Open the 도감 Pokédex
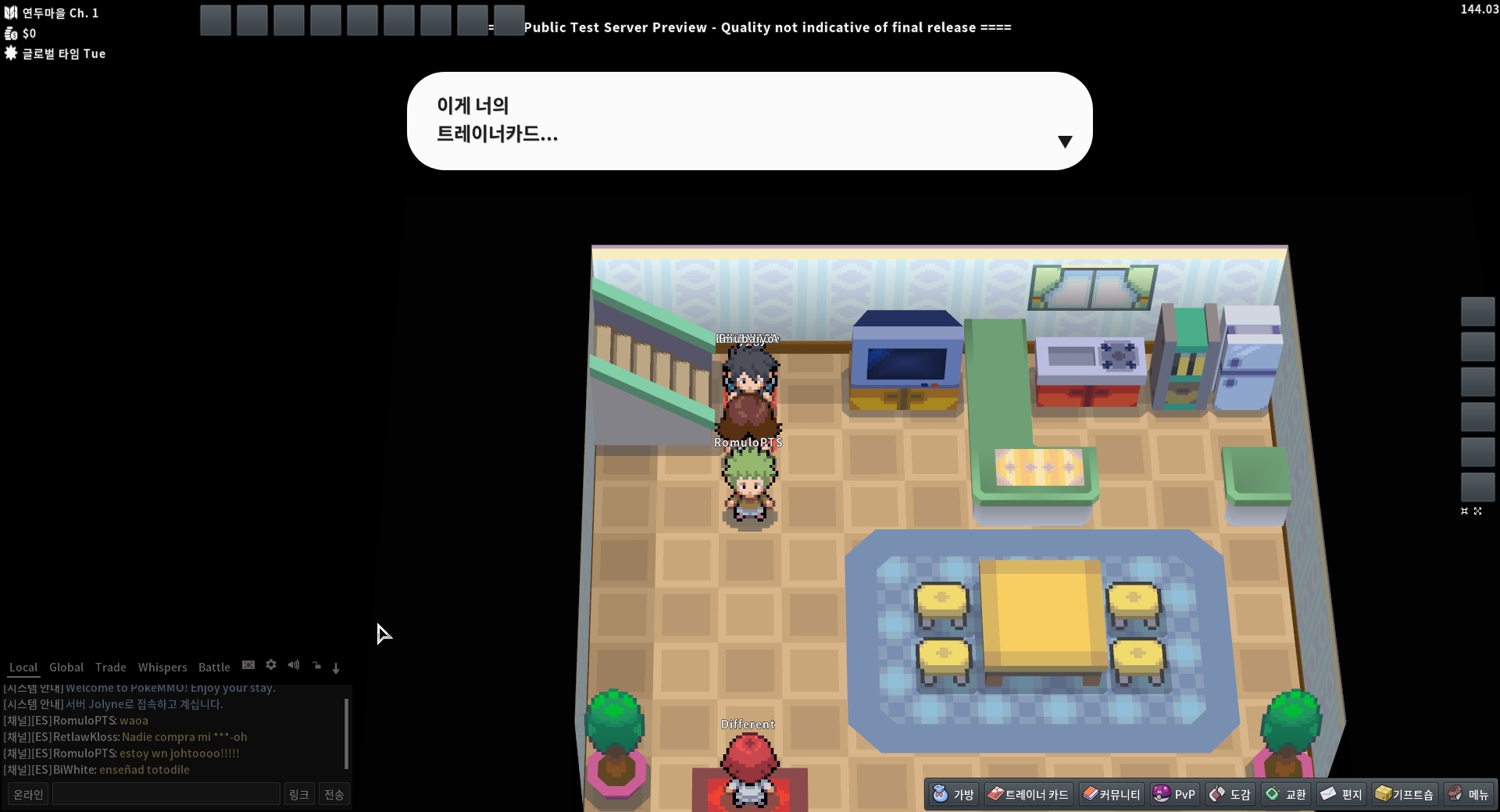Screen dimensions: 1500x812 click(1230, 794)
